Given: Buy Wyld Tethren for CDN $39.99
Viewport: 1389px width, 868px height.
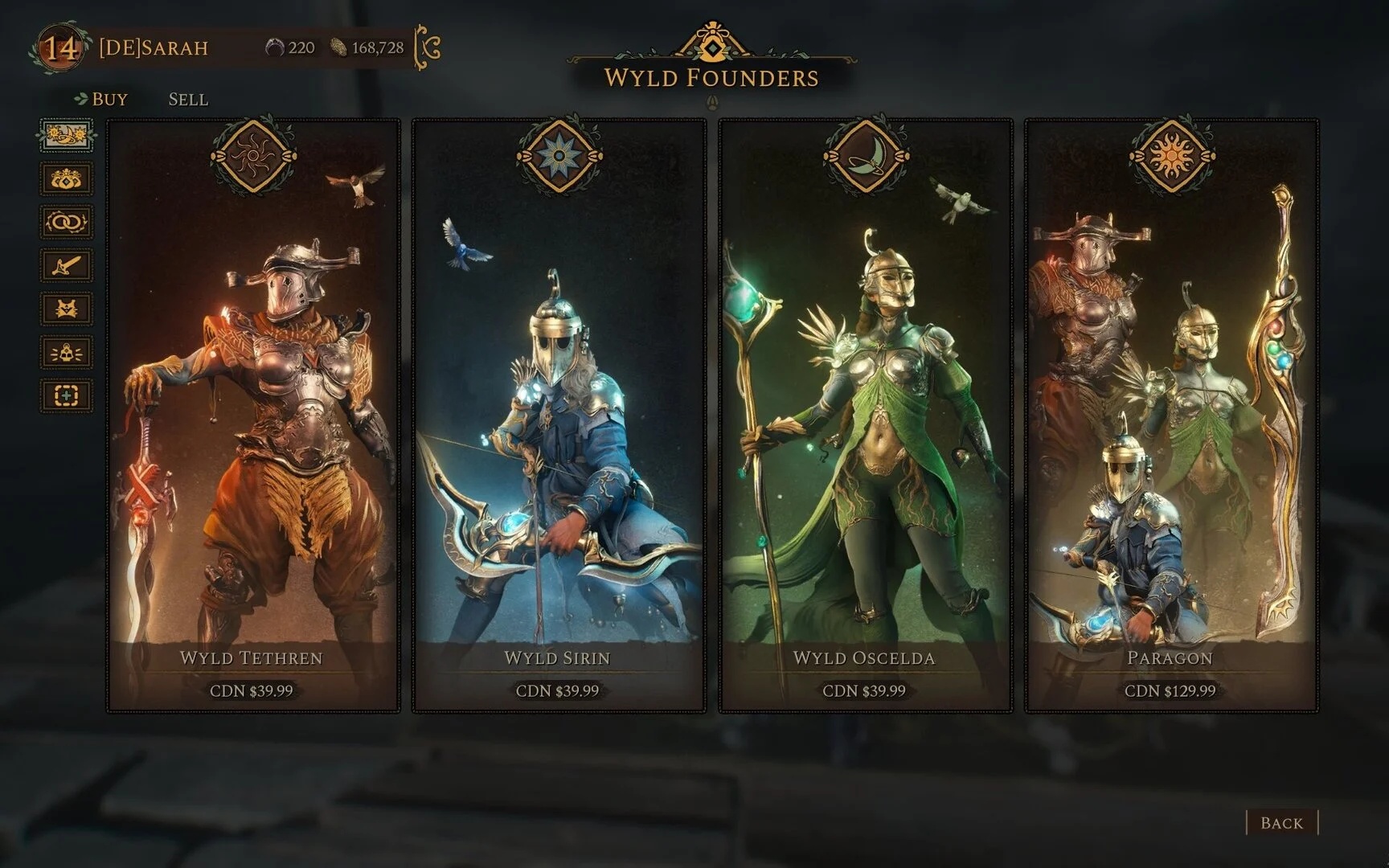Looking at the screenshot, I should tap(252, 690).
